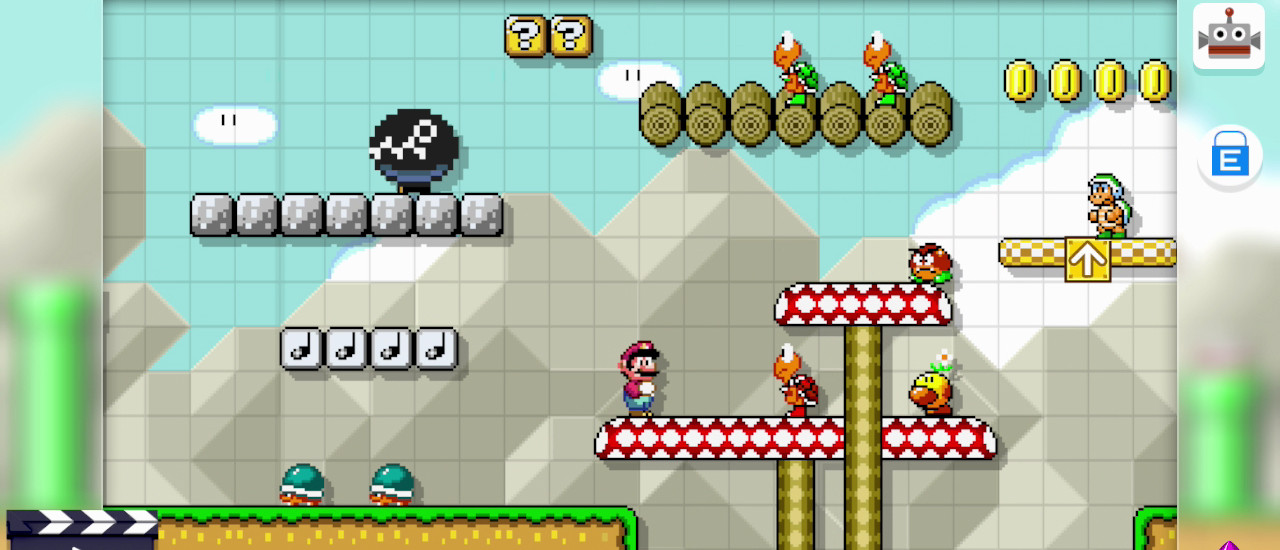Open the Coursebot robot menu
This screenshot has height=550, width=1280.
coord(1228,36)
